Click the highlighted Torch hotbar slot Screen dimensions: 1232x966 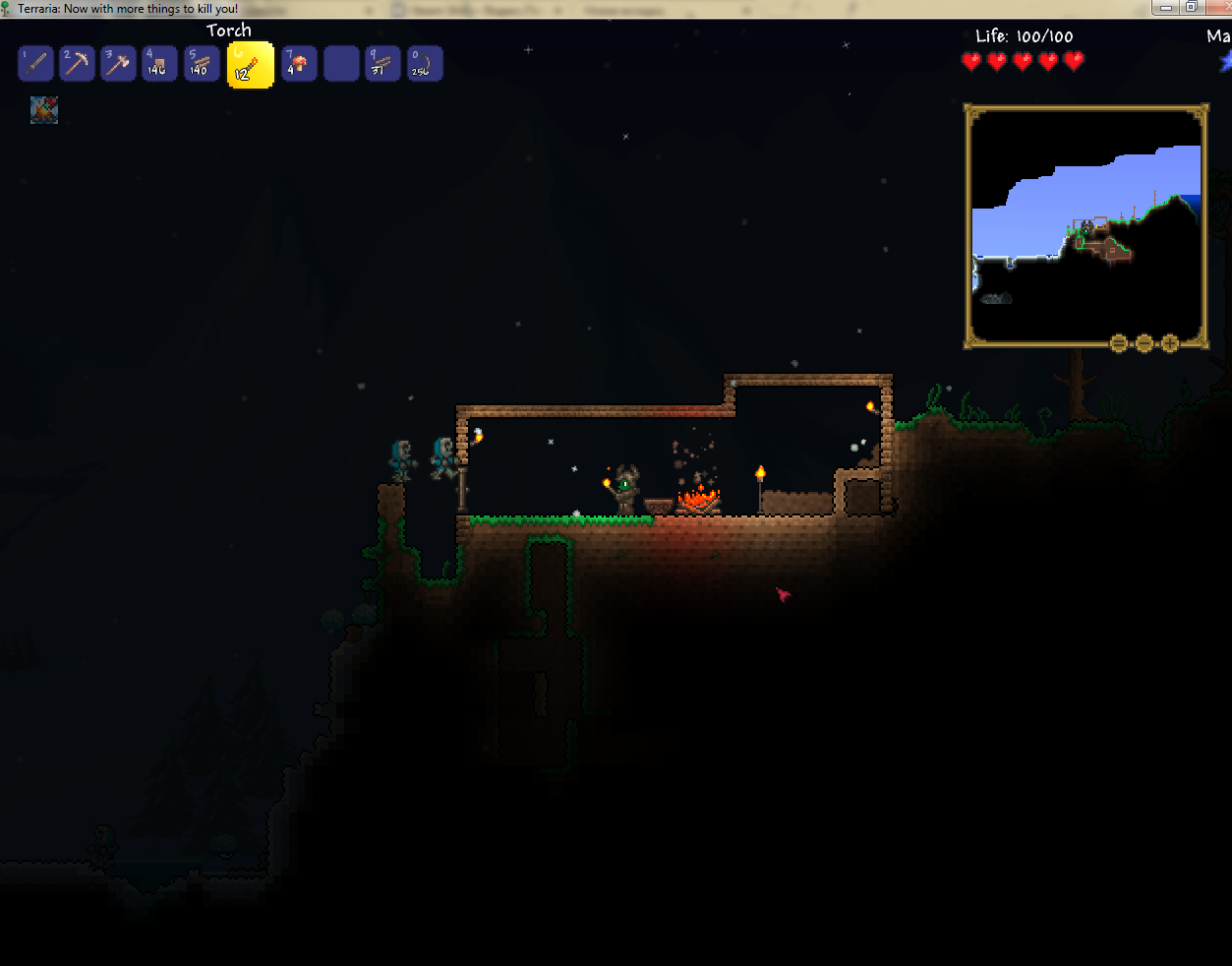pos(250,66)
